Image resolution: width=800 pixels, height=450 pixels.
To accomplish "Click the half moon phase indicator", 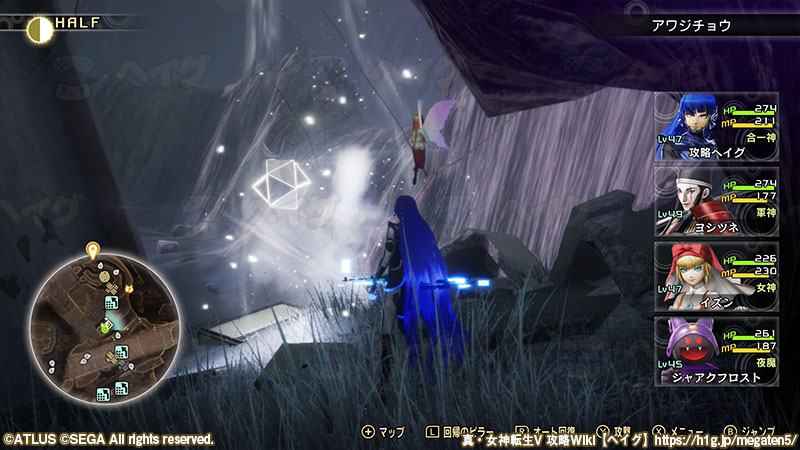I will (39, 28).
